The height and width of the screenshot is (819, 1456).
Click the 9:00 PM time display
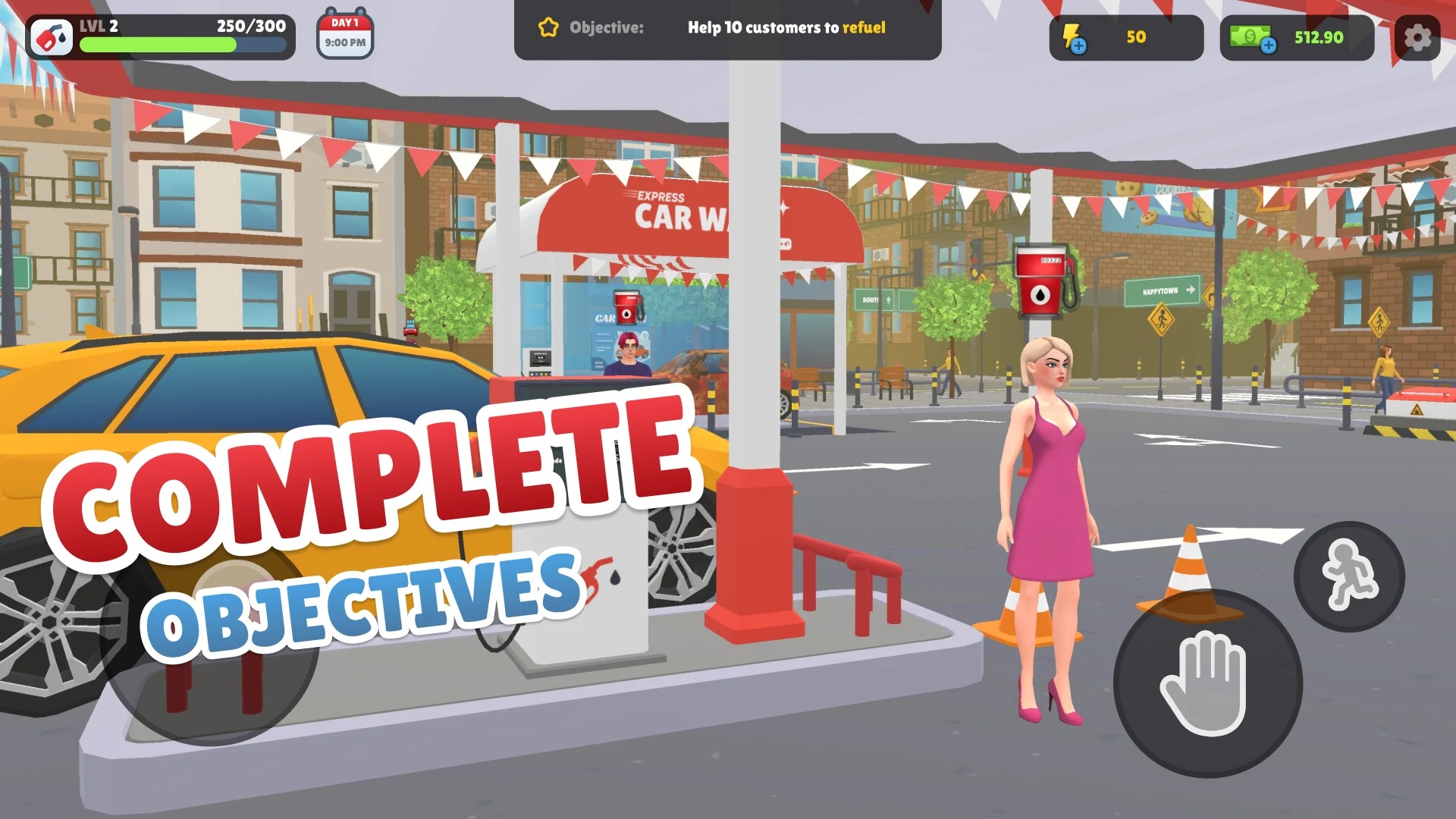(x=344, y=43)
